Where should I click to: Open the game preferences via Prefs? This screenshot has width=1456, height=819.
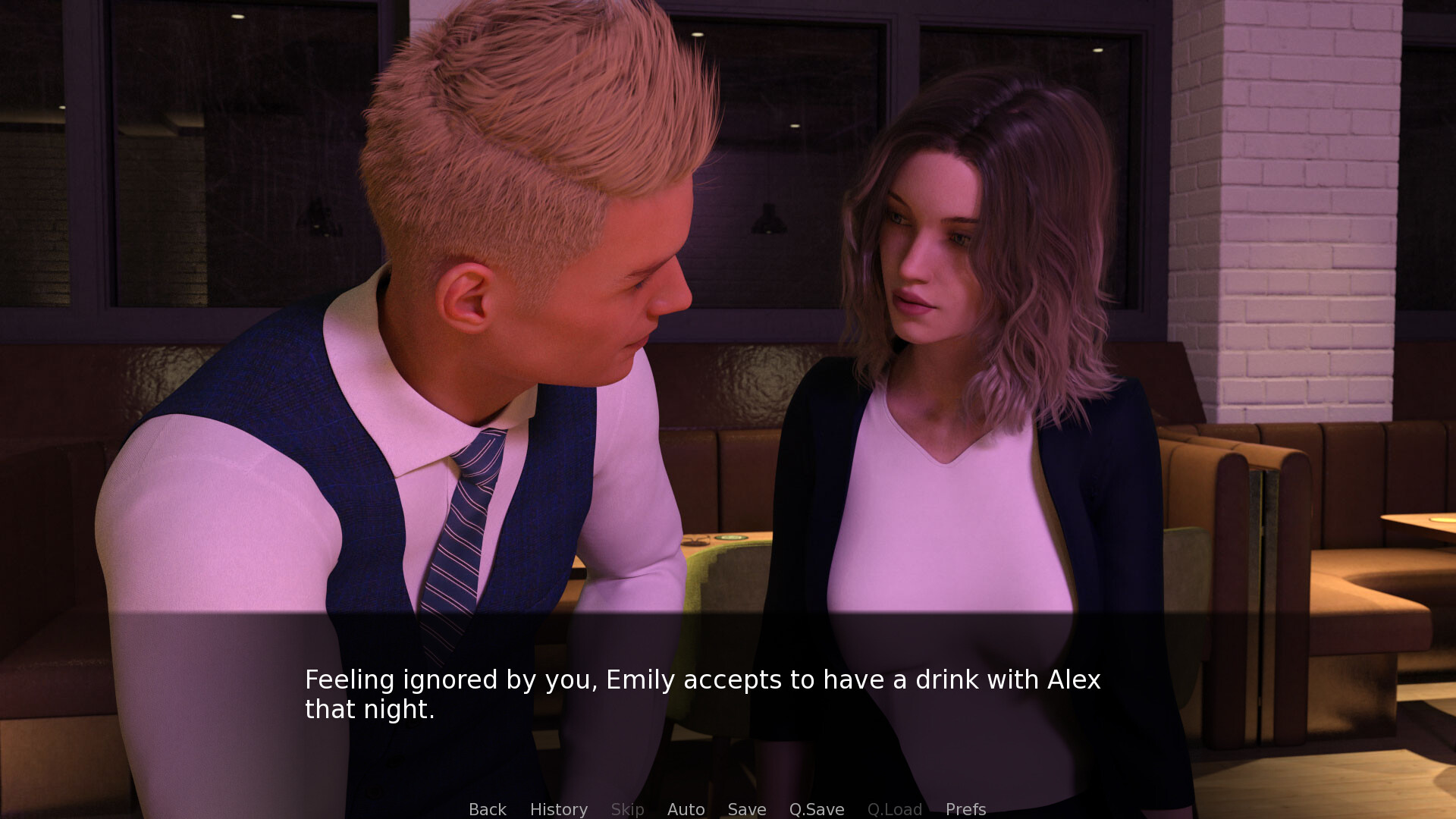click(x=965, y=809)
